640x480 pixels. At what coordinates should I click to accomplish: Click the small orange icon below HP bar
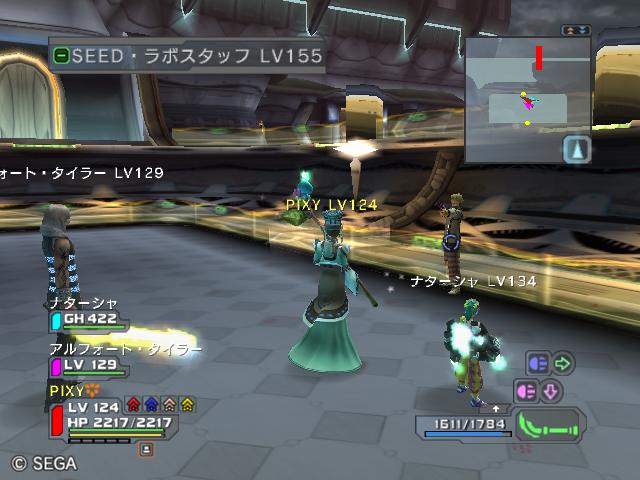(146, 450)
